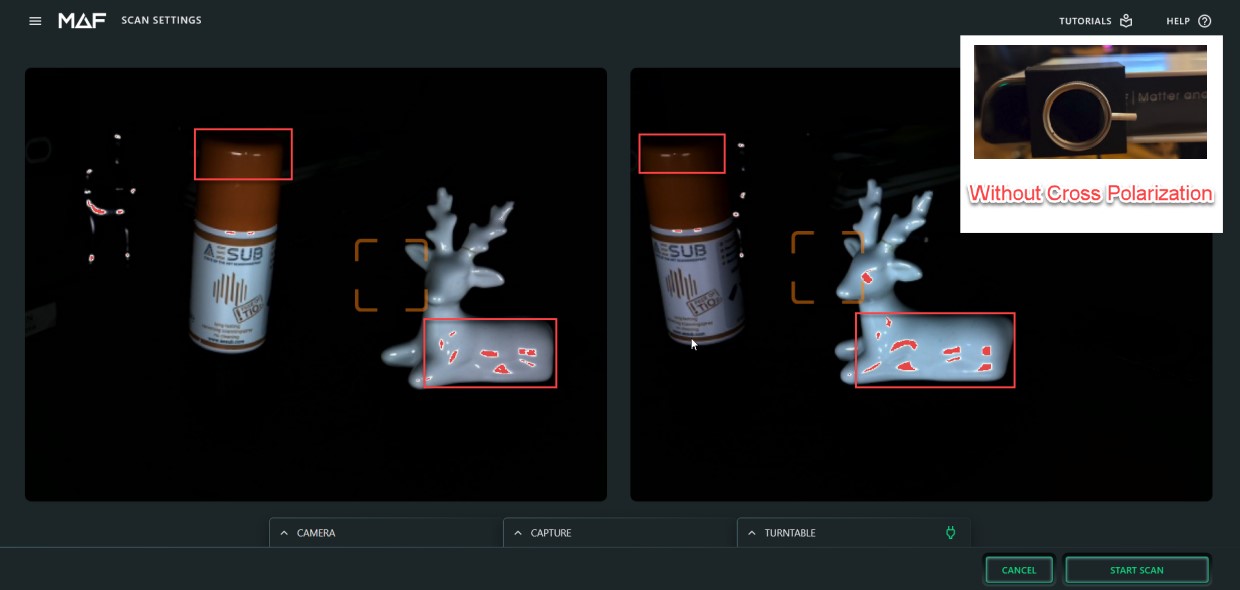1240x590 pixels.
Task: Open the Tutorials page
Action: [1096, 21]
